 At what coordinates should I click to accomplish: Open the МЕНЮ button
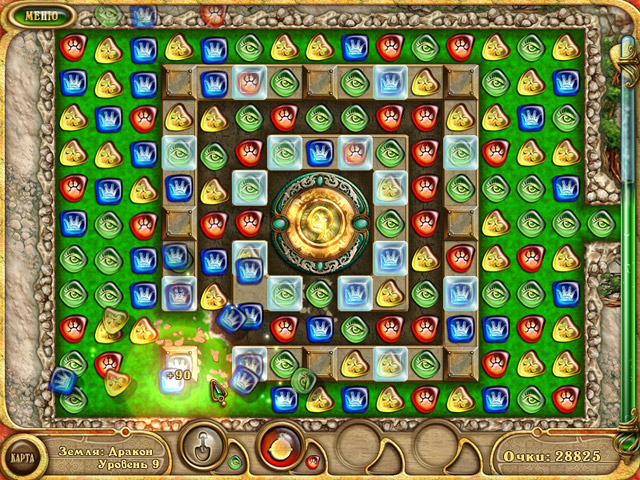[x=40, y=16]
